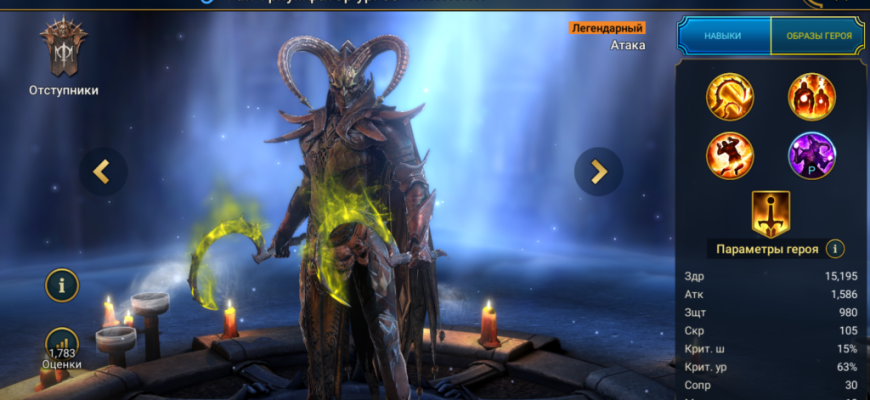Screen dimensions: 870x400
Task: Select the sword aura banner icon
Action: (771, 212)
